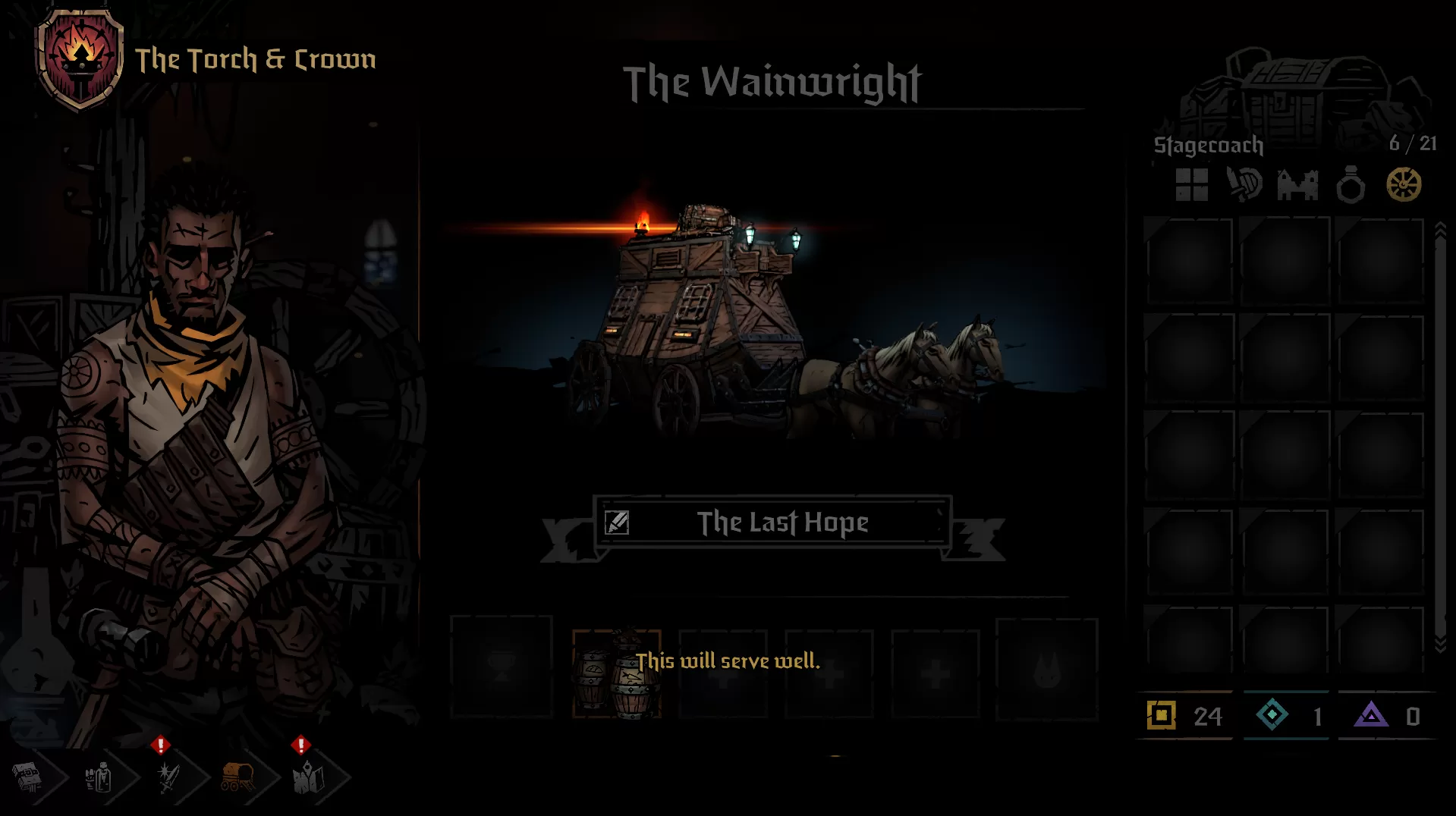Screen dimensions: 1456x816
Task: Open the journal book tab in the inn bar
Action: click(28, 777)
